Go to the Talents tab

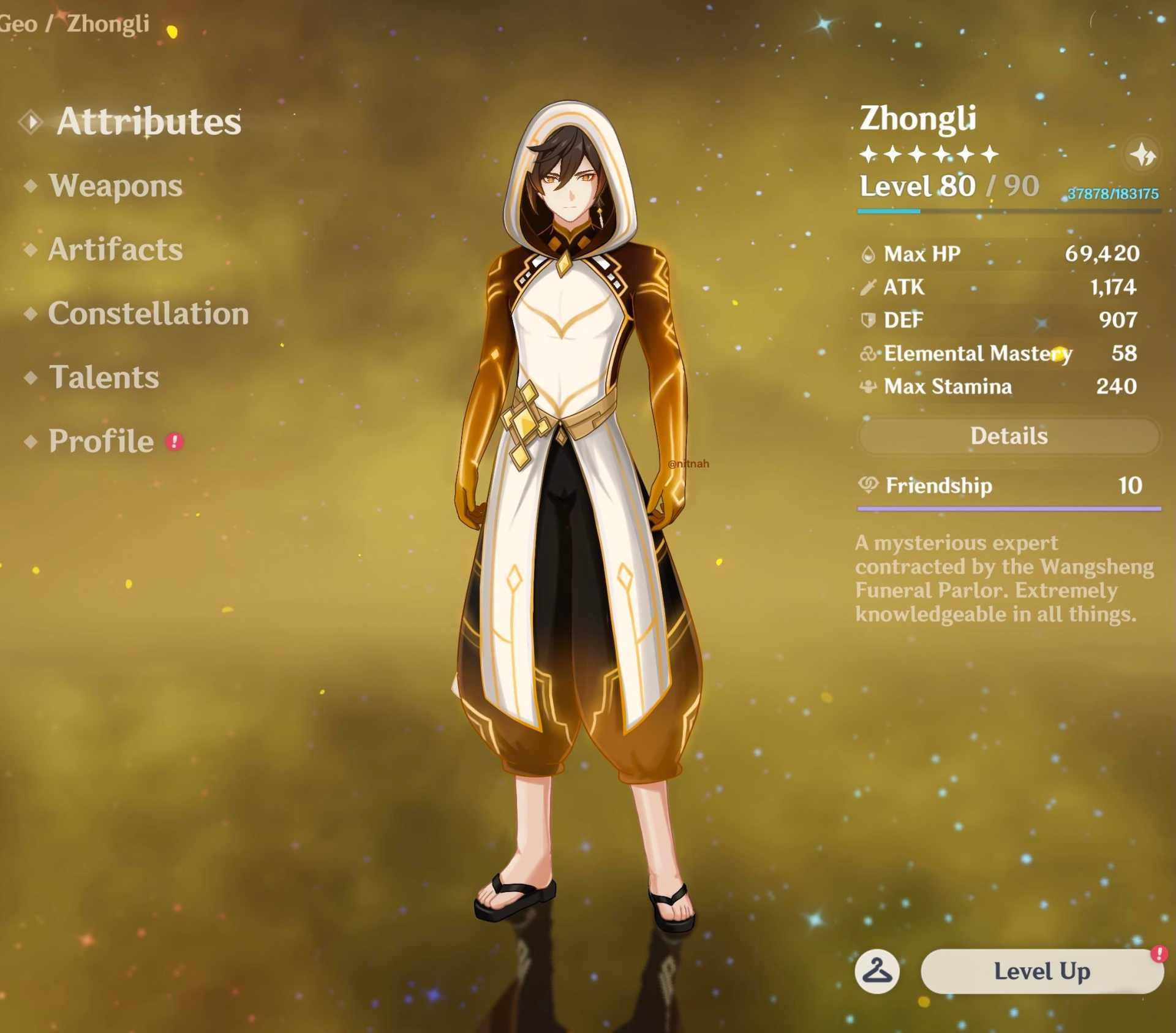(104, 377)
